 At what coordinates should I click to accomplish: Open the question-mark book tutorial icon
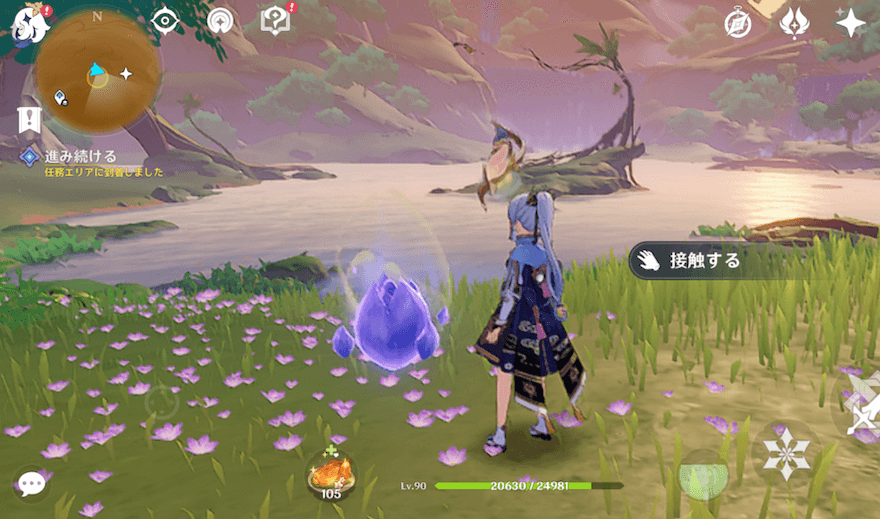coord(274,20)
